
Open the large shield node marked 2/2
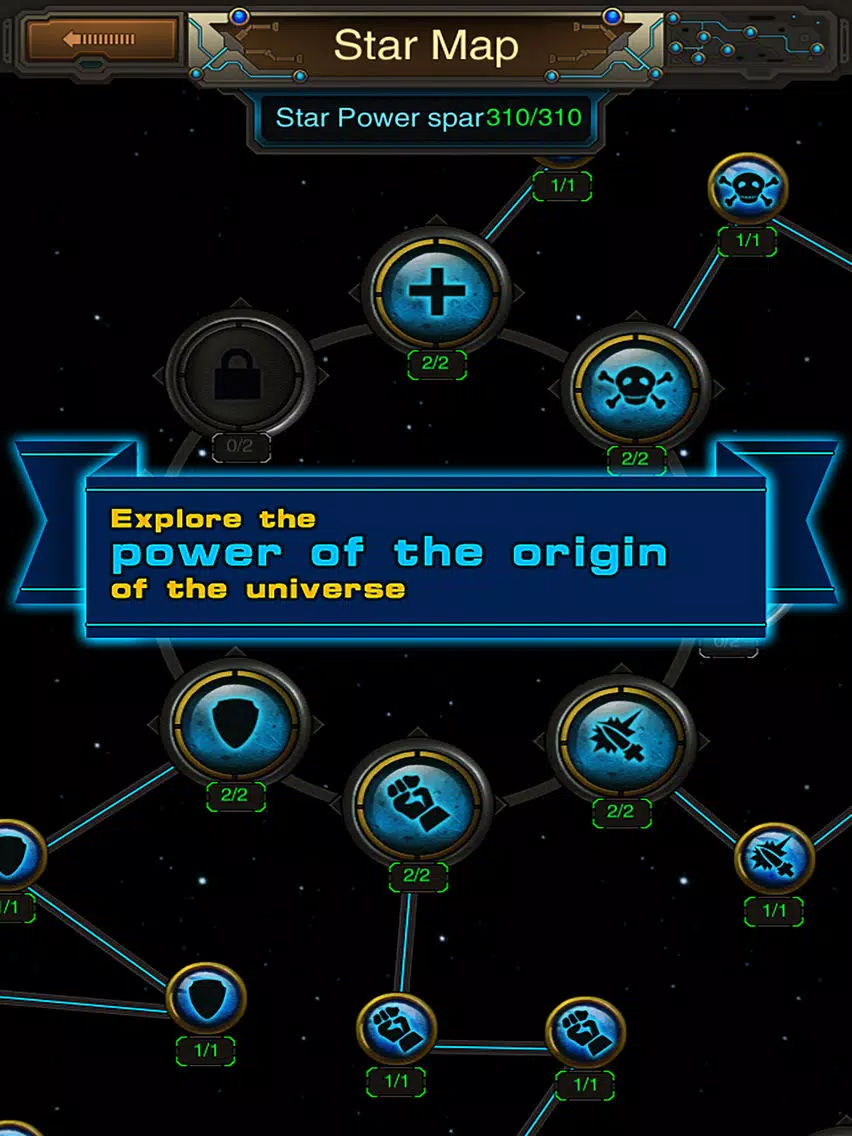pyautogui.click(x=236, y=721)
